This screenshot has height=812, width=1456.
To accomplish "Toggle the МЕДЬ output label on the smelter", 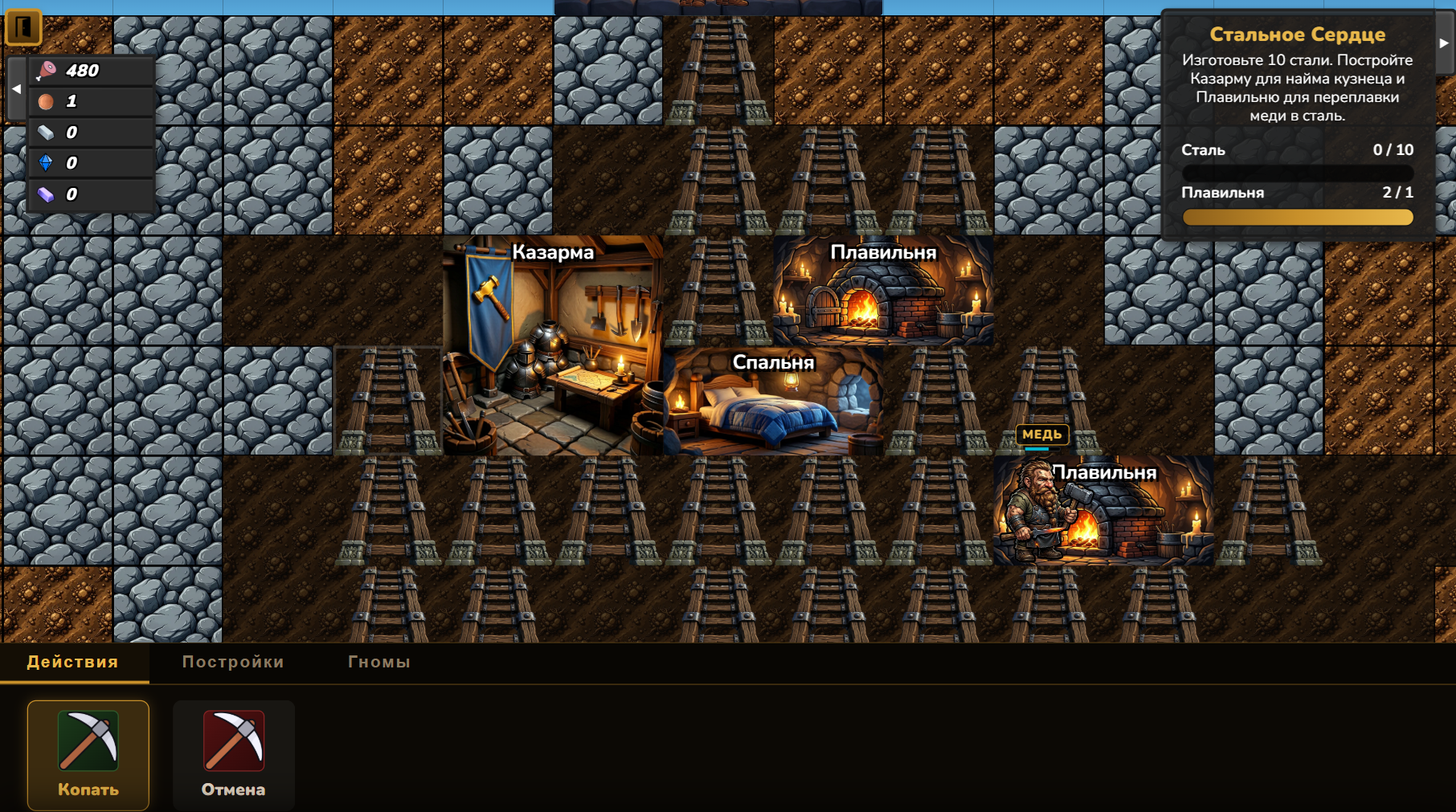I will [1043, 435].
